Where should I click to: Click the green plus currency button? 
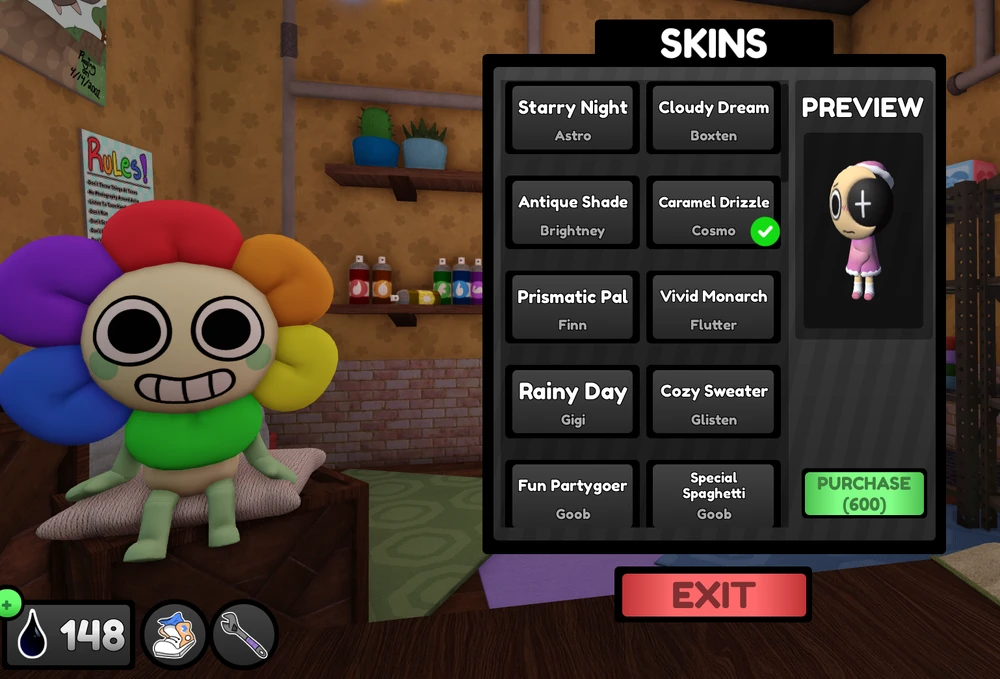8,604
